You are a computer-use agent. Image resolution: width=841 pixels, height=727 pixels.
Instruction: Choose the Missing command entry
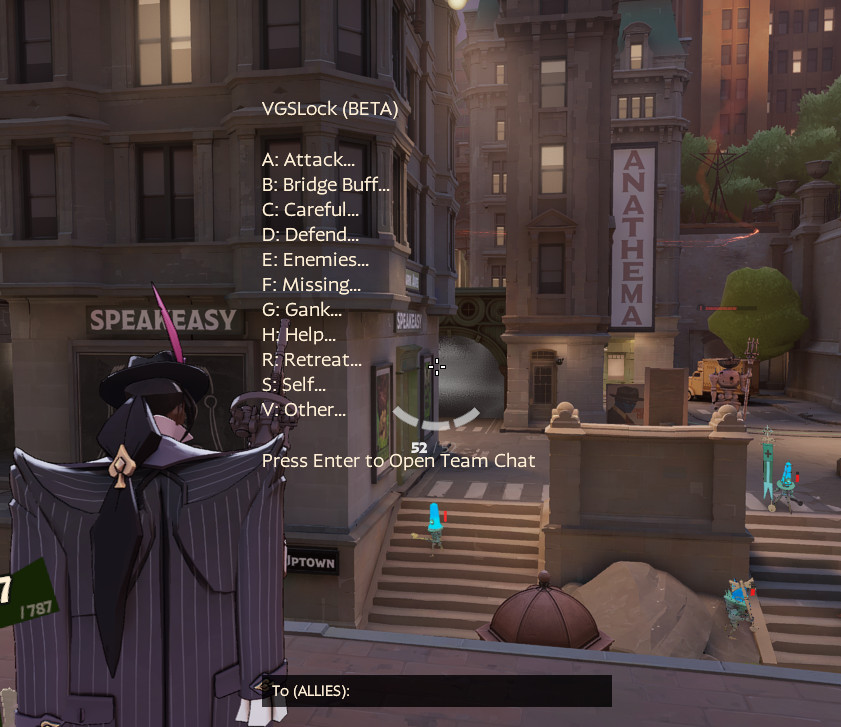(x=311, y=285)
